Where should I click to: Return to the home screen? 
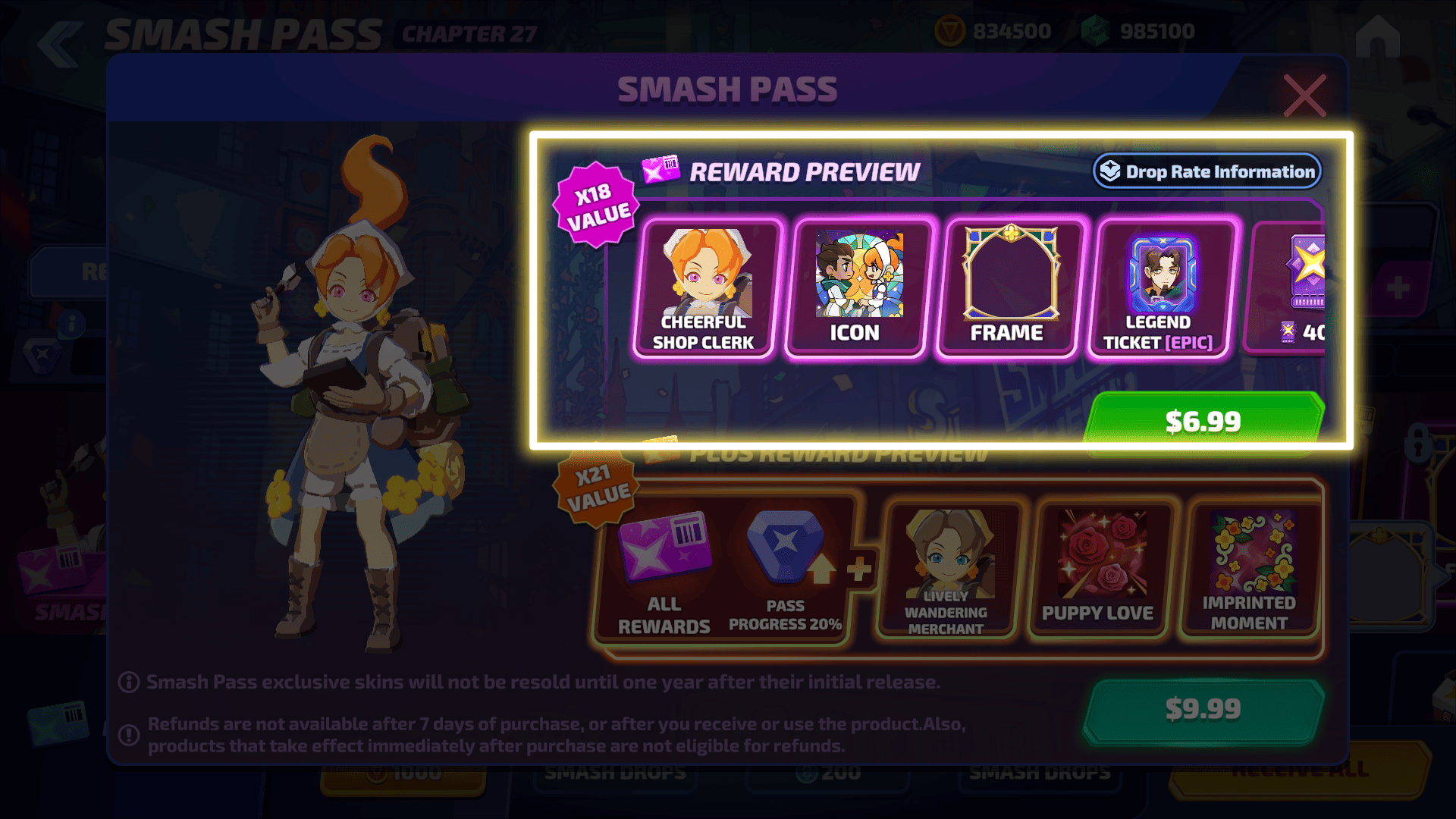1377,36
